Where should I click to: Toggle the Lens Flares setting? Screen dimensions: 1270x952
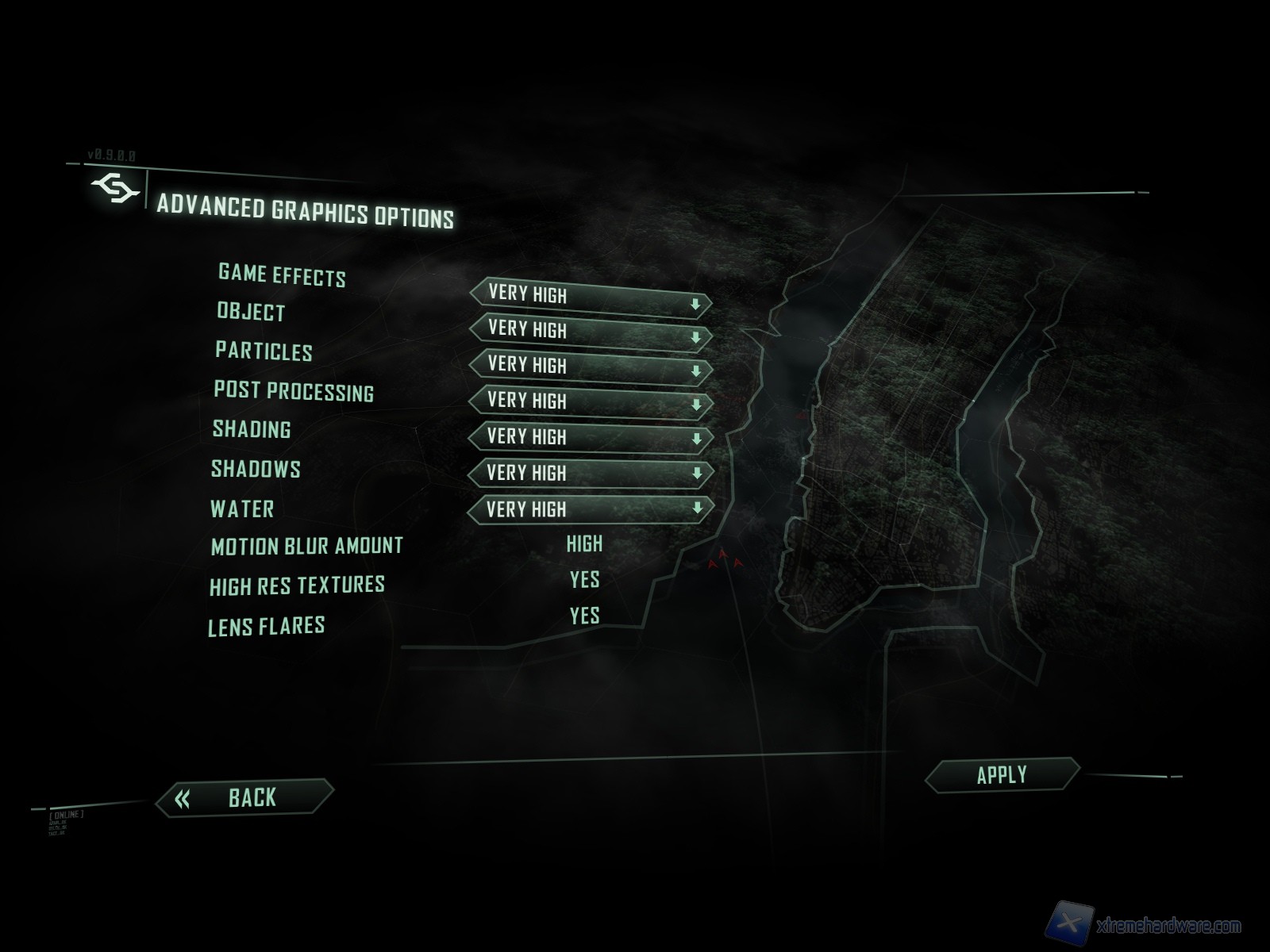tap(584, 616)
